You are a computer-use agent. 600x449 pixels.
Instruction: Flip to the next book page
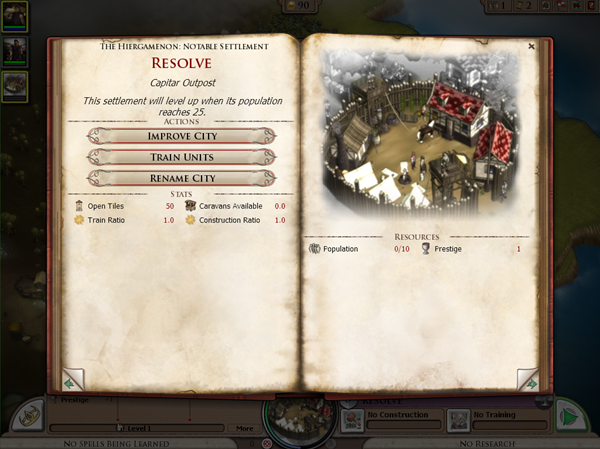[527, 381]
